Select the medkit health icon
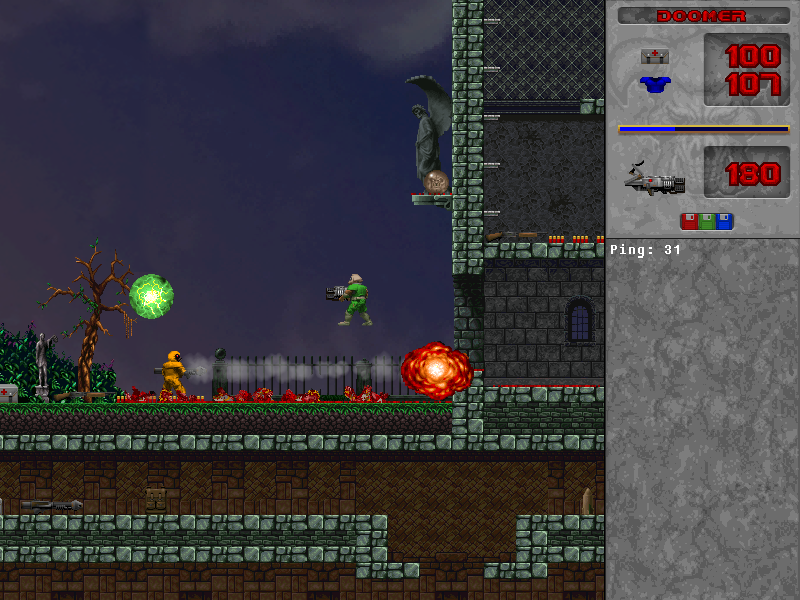This screenshot has width=800, height=600. point(655,56)
